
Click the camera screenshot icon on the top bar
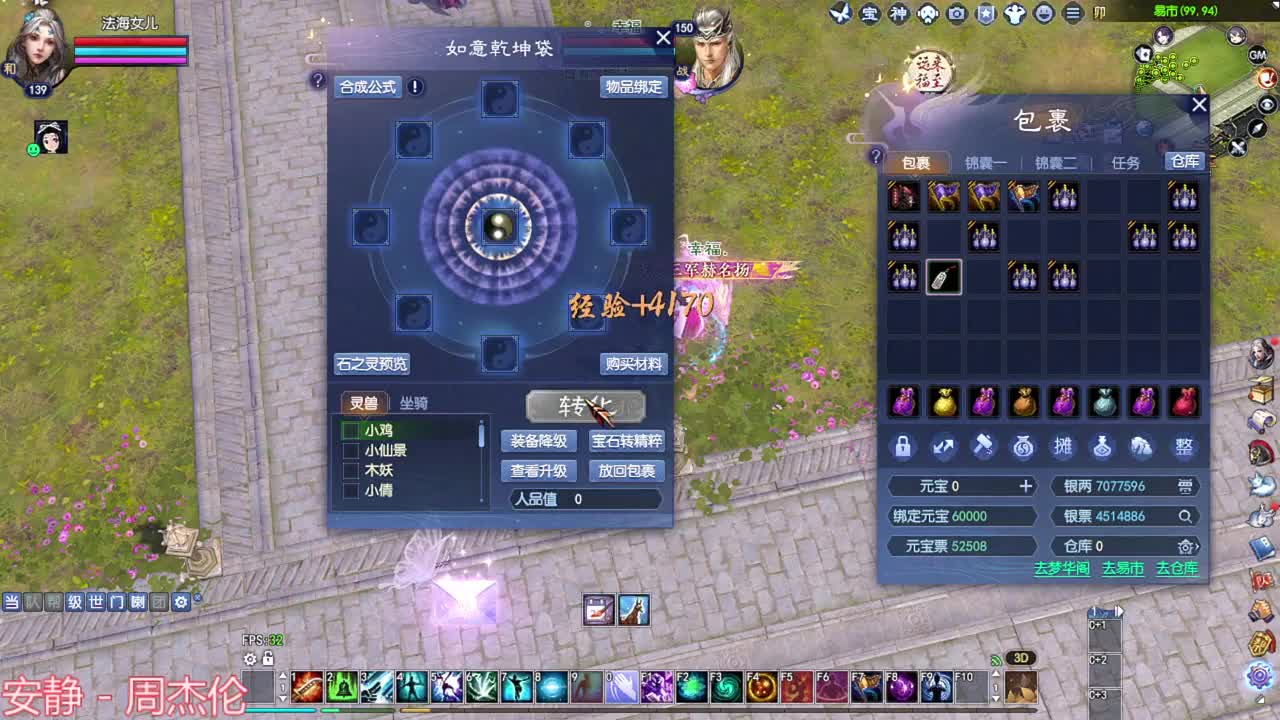(956, 13)
